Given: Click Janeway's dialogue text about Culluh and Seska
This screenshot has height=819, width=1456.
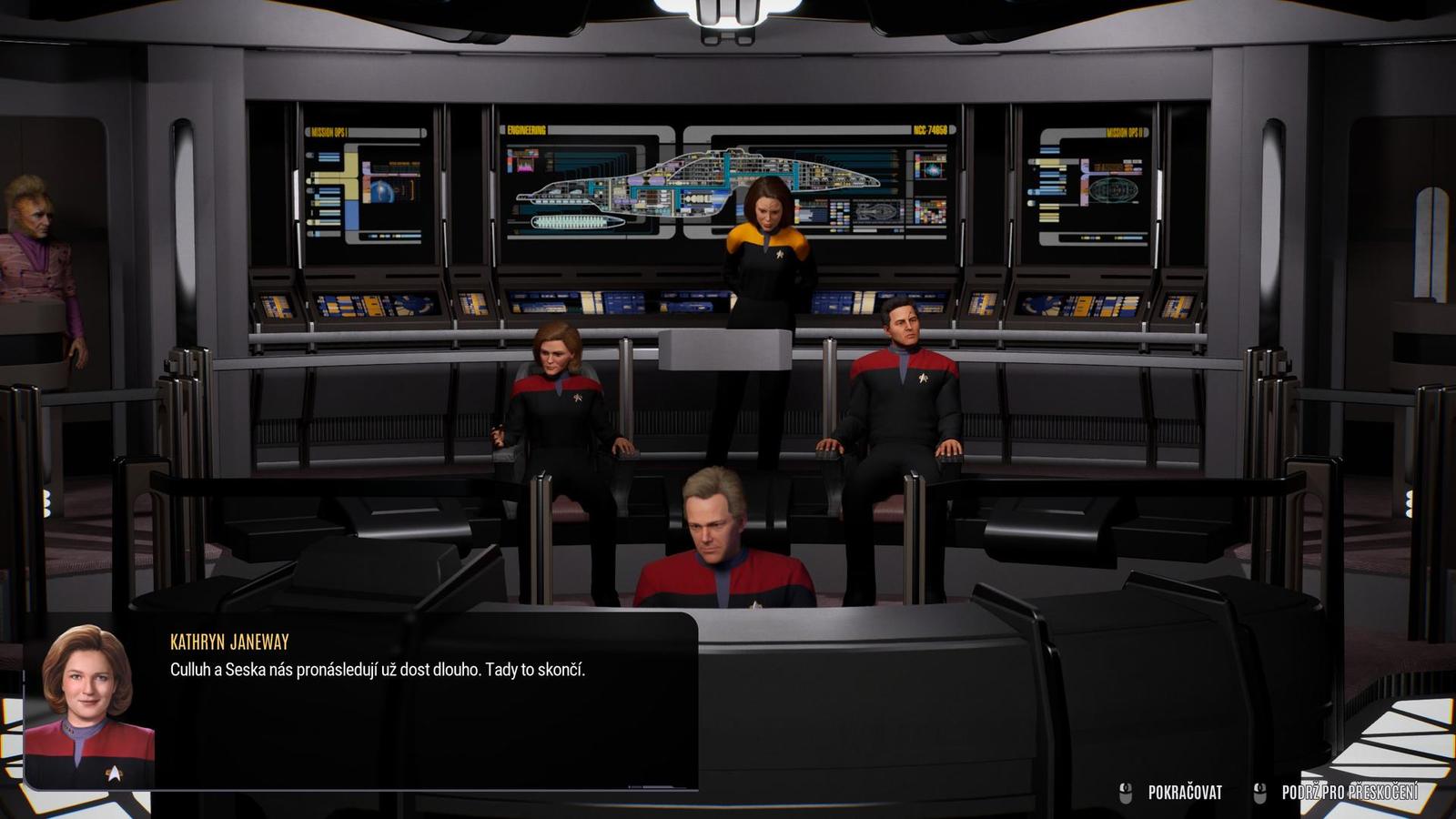Looking at the screenshot, I should (x=379, y=673).
